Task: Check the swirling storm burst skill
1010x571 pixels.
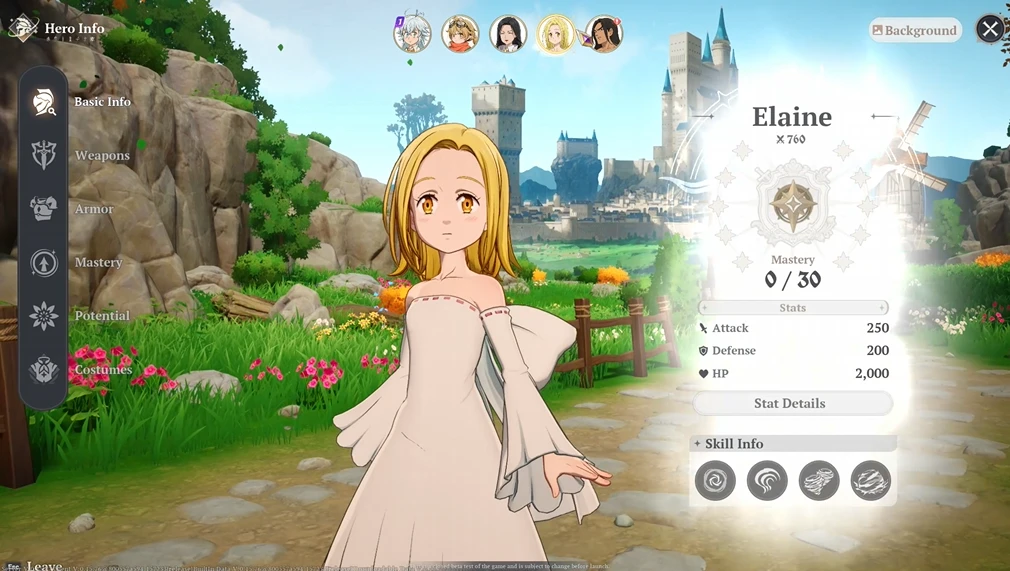Action: click(x=871, y=481)
